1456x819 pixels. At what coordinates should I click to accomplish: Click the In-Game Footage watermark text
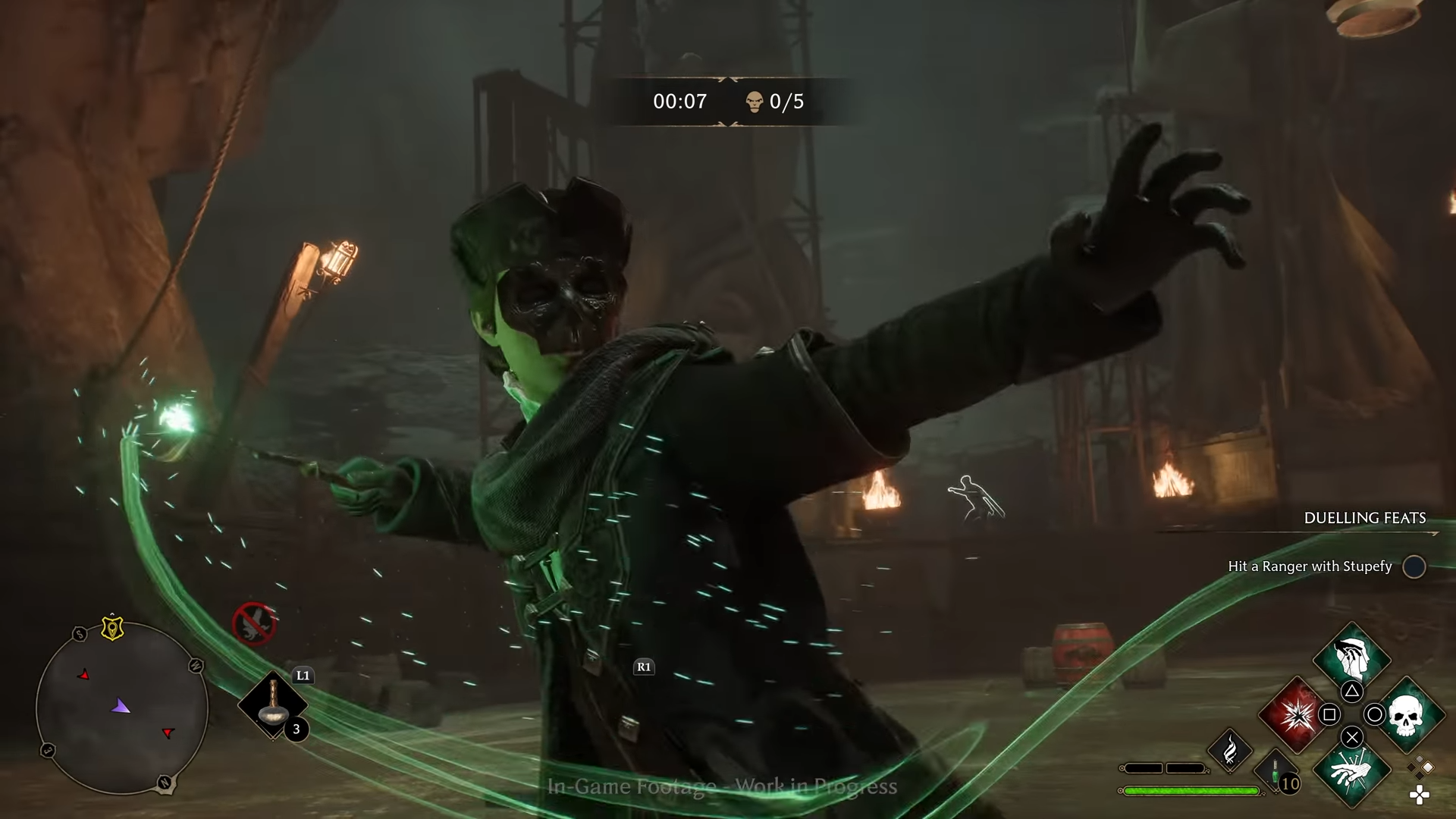[x=723, y=787]
